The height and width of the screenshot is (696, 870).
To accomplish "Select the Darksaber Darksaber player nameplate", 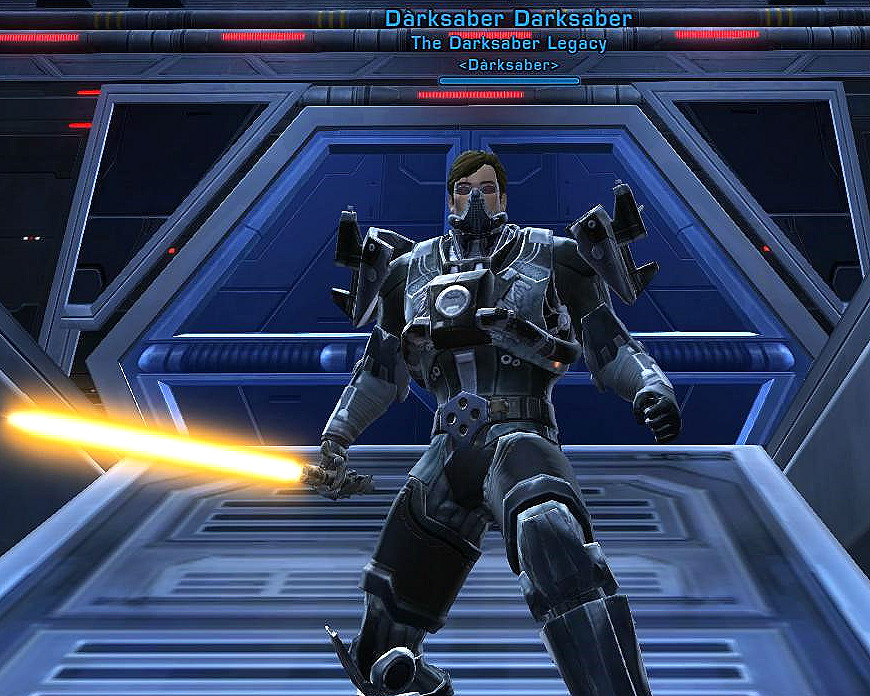I will pyautogui.click(x=508, y=19).
